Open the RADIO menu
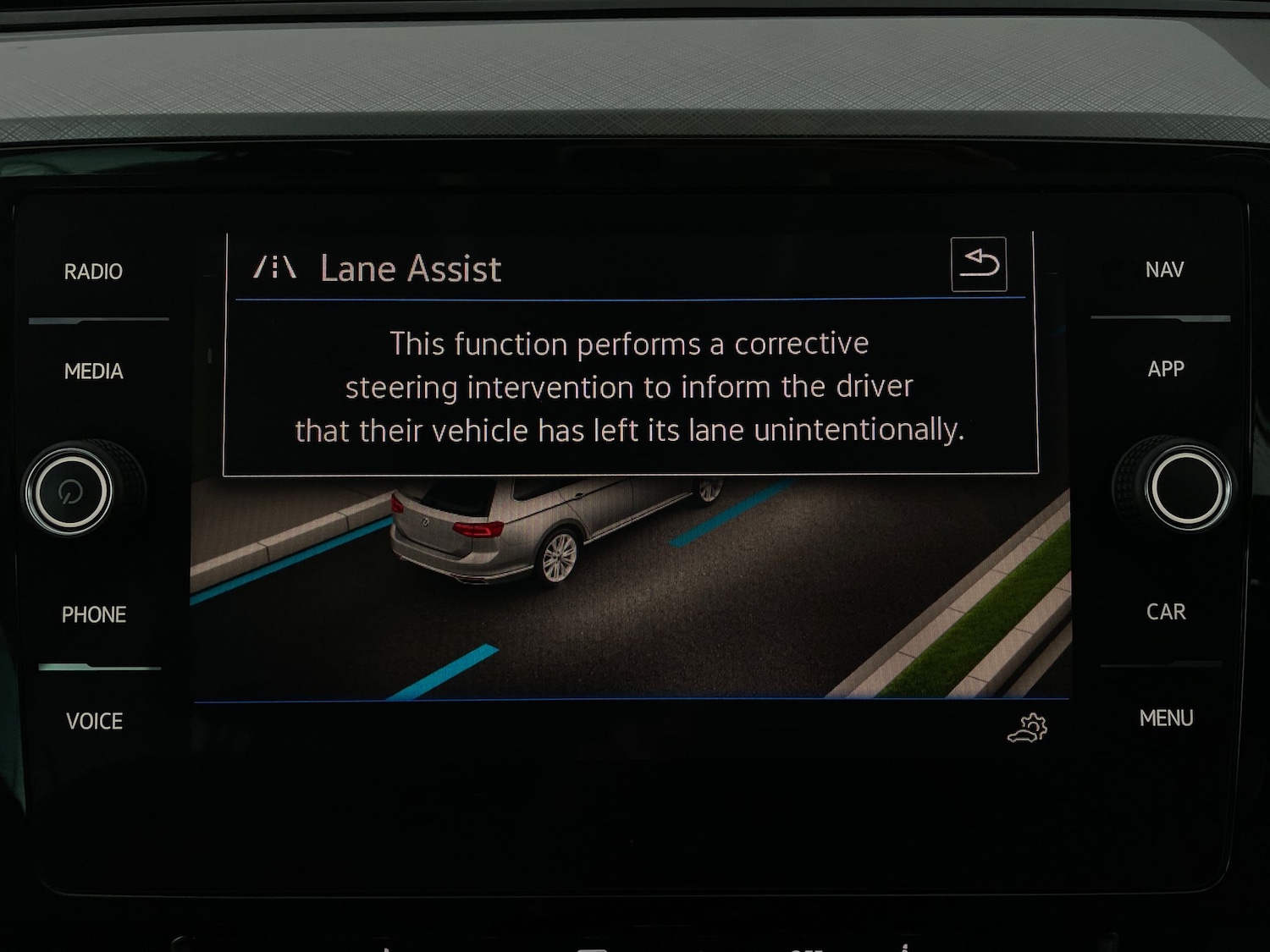Image resolution: width=1270 pixels, height=952 pixels. 93,272
